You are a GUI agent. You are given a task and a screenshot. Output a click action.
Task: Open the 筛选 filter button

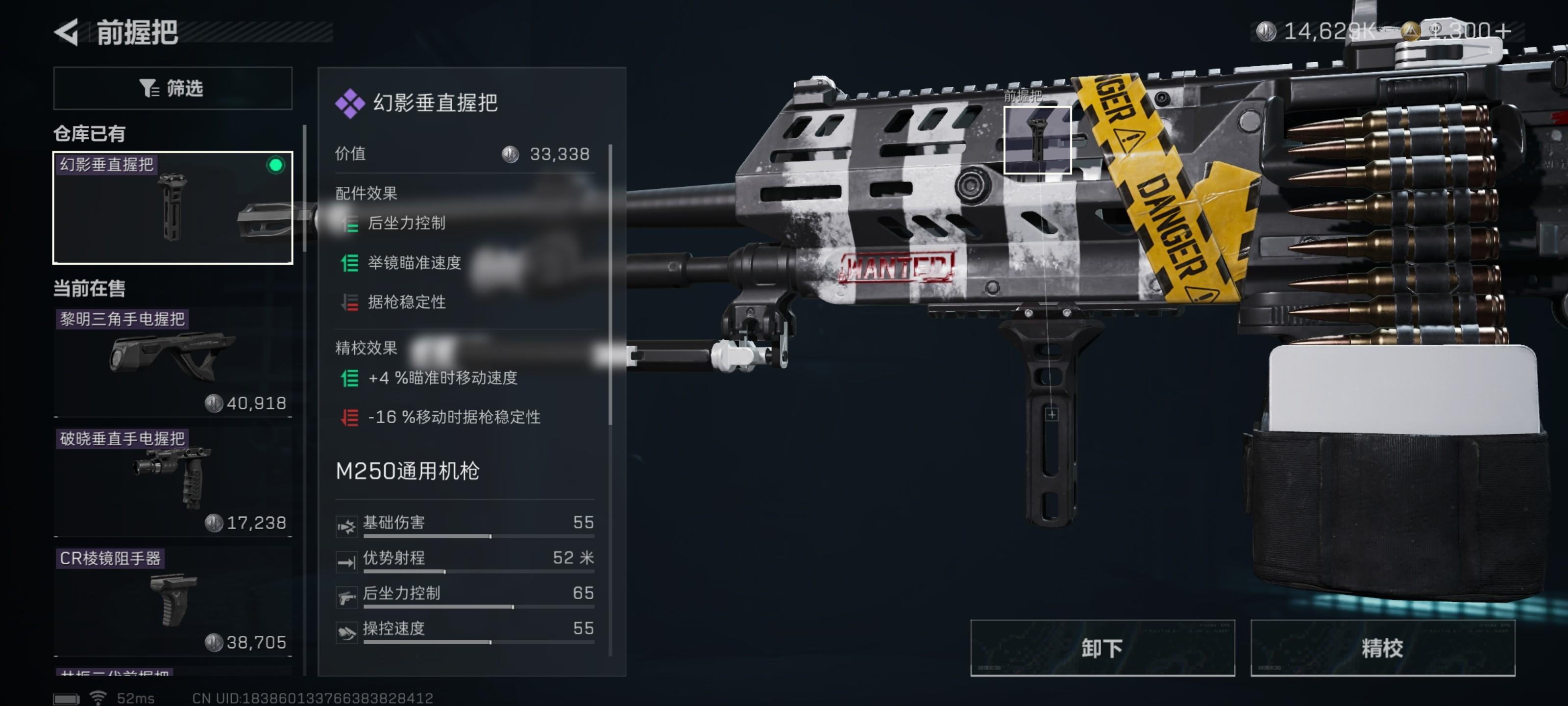point(172,88)
